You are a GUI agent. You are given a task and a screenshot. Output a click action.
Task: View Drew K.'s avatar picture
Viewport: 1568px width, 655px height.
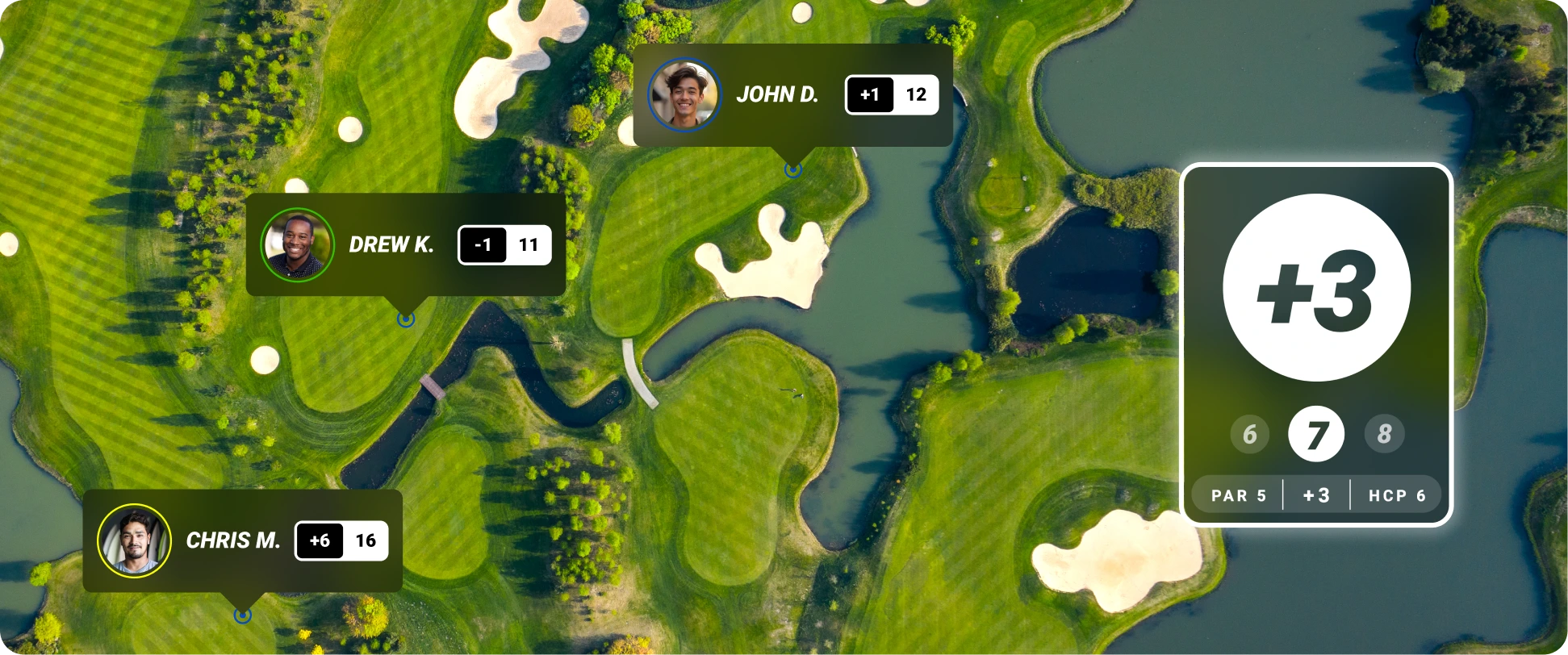click(x=297, y=245)
